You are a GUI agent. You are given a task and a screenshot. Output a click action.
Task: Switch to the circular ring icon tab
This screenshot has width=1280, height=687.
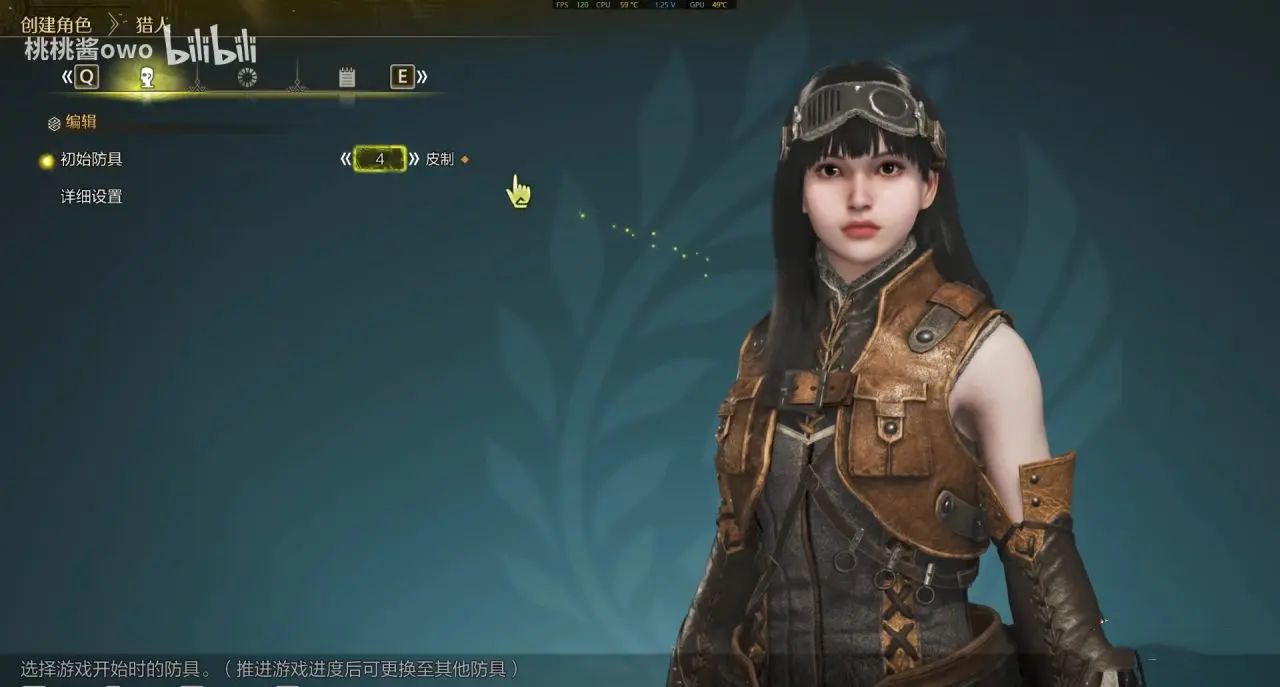coord(247,77)
